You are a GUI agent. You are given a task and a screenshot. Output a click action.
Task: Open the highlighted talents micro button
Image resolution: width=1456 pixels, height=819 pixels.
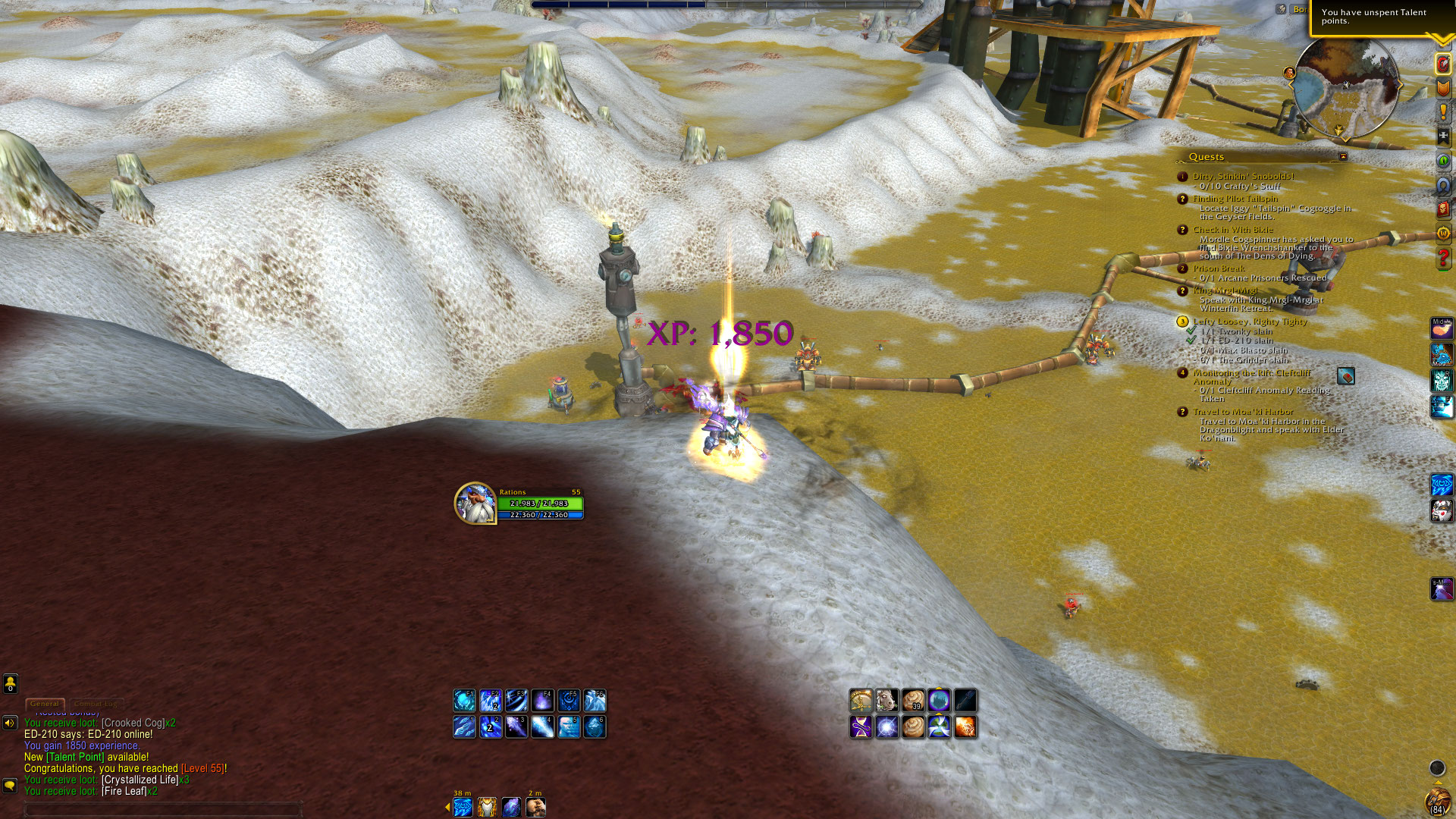pos(1443,64)
